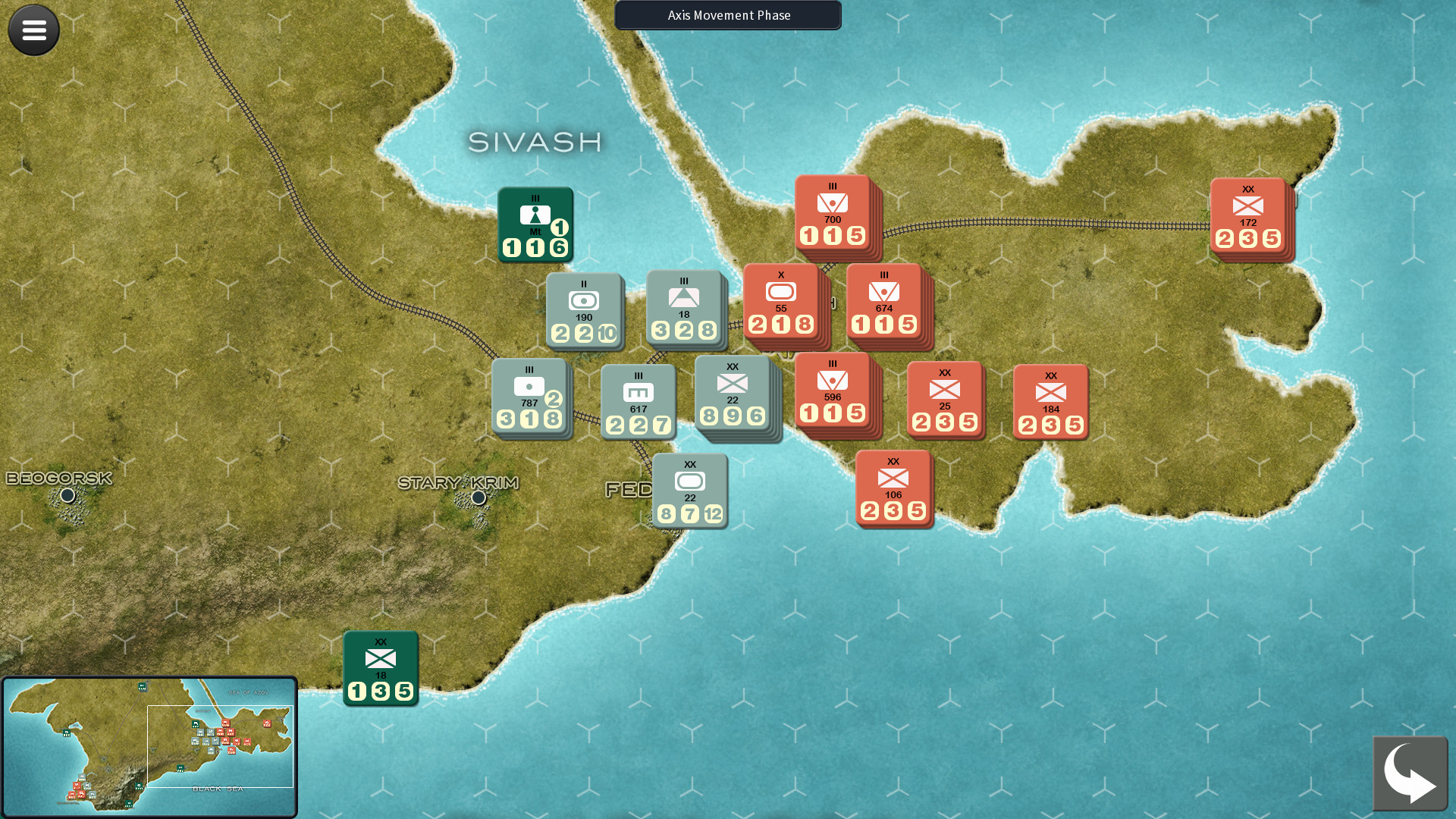Select the green infantry division 18 near the coast
This screenshot has height=819, width=1456.
pos(380,667)
